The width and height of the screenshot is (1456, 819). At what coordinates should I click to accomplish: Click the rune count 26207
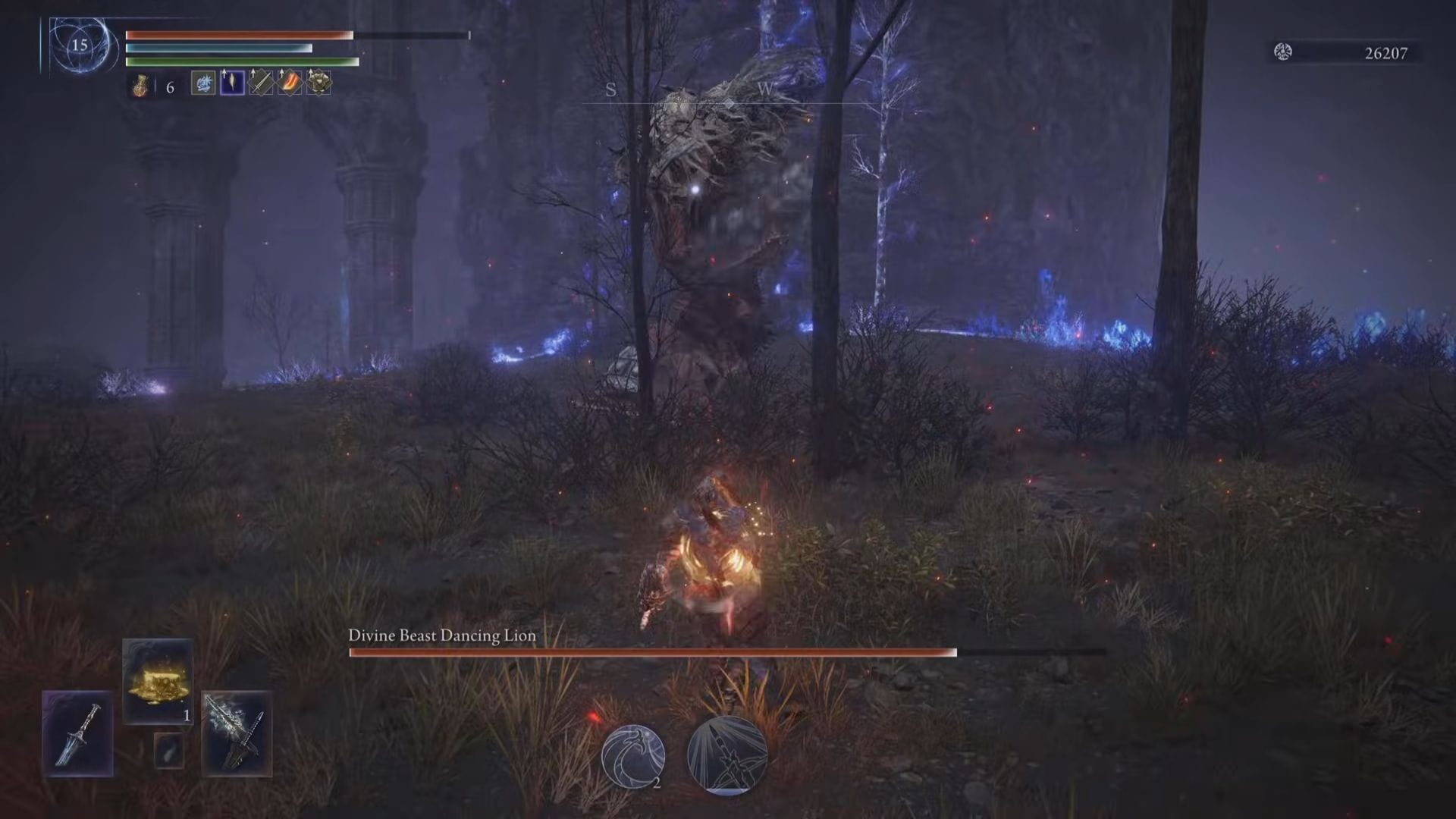[x=1385, y=53]
